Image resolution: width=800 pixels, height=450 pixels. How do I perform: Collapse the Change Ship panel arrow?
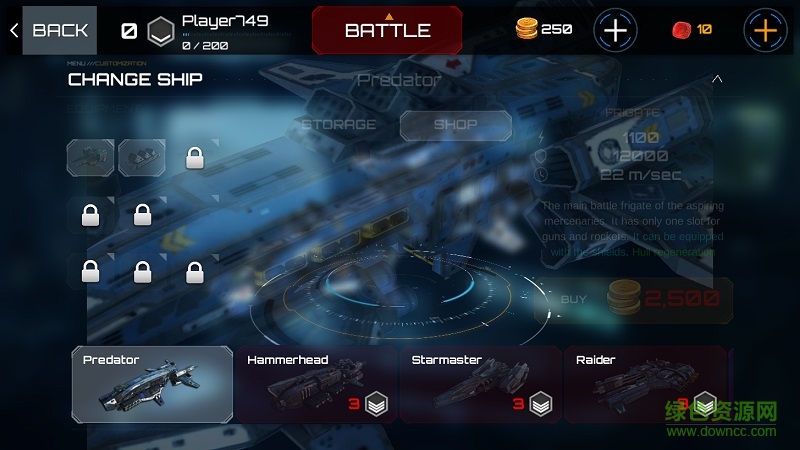tap(717, 79)
